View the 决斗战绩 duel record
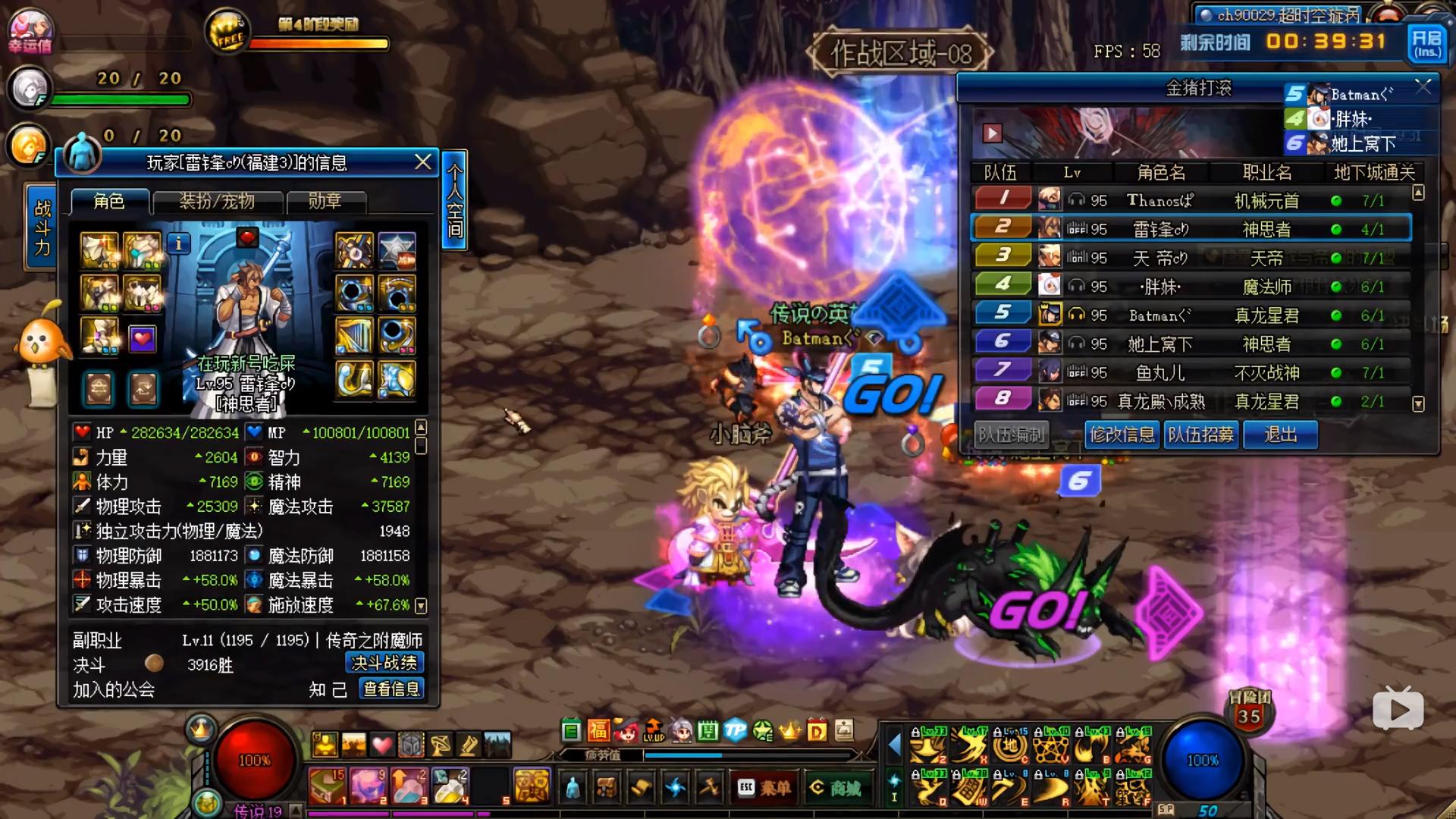The image size is (1456, 819). coord(384,663)
